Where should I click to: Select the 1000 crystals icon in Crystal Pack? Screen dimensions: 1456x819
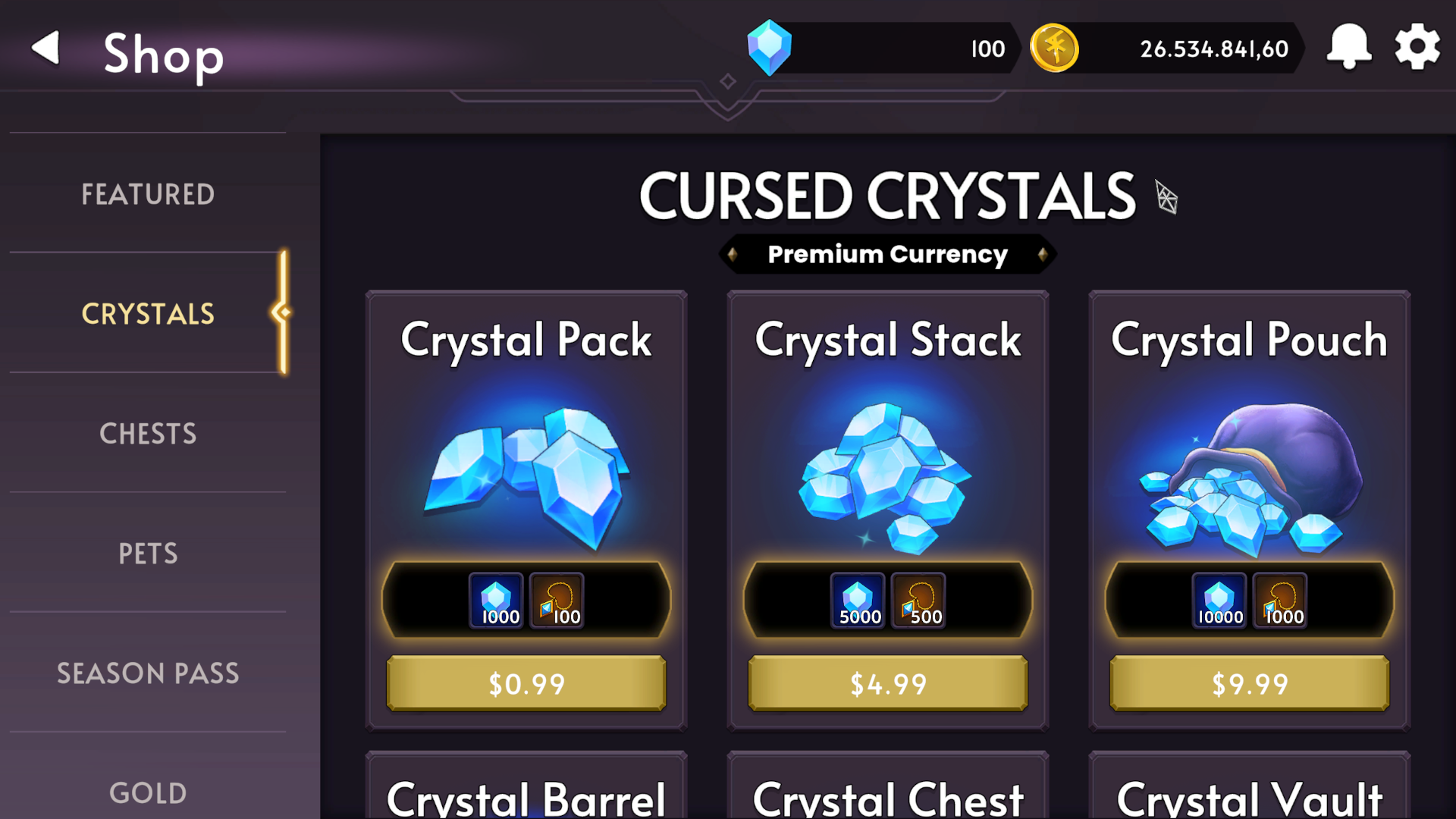tap(497, 599)
